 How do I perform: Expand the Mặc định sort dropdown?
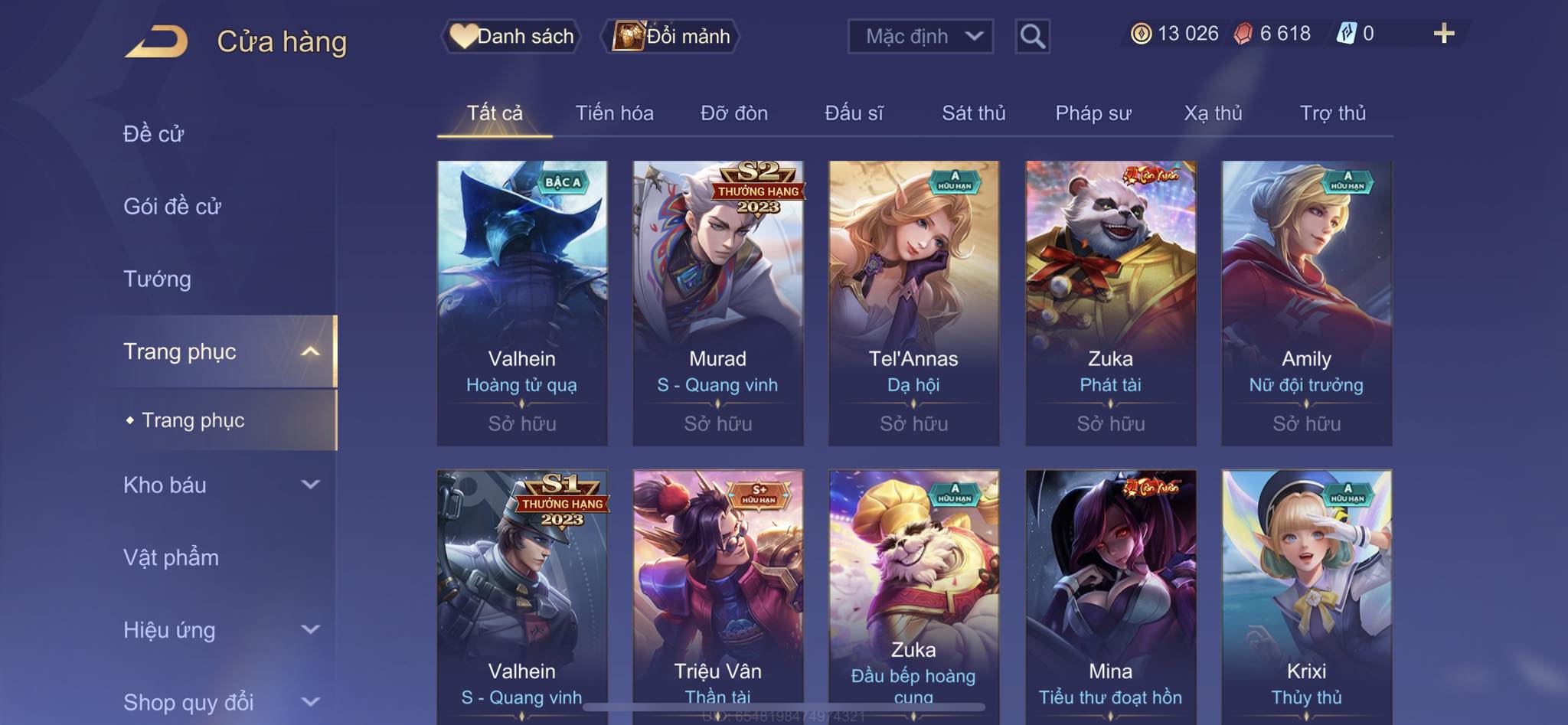click(920, 36)
